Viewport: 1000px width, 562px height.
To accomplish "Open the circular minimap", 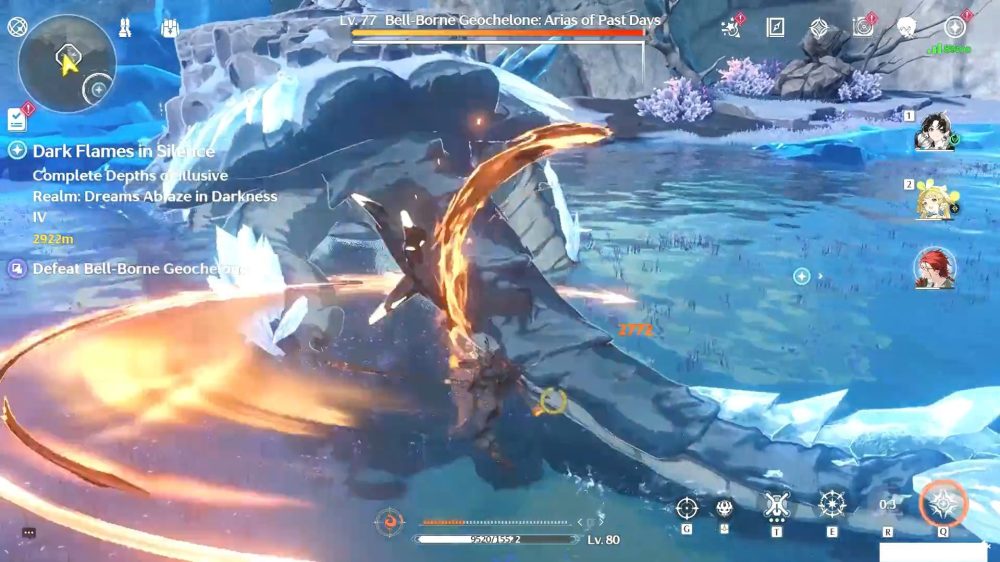I will [x=66, y=63].
